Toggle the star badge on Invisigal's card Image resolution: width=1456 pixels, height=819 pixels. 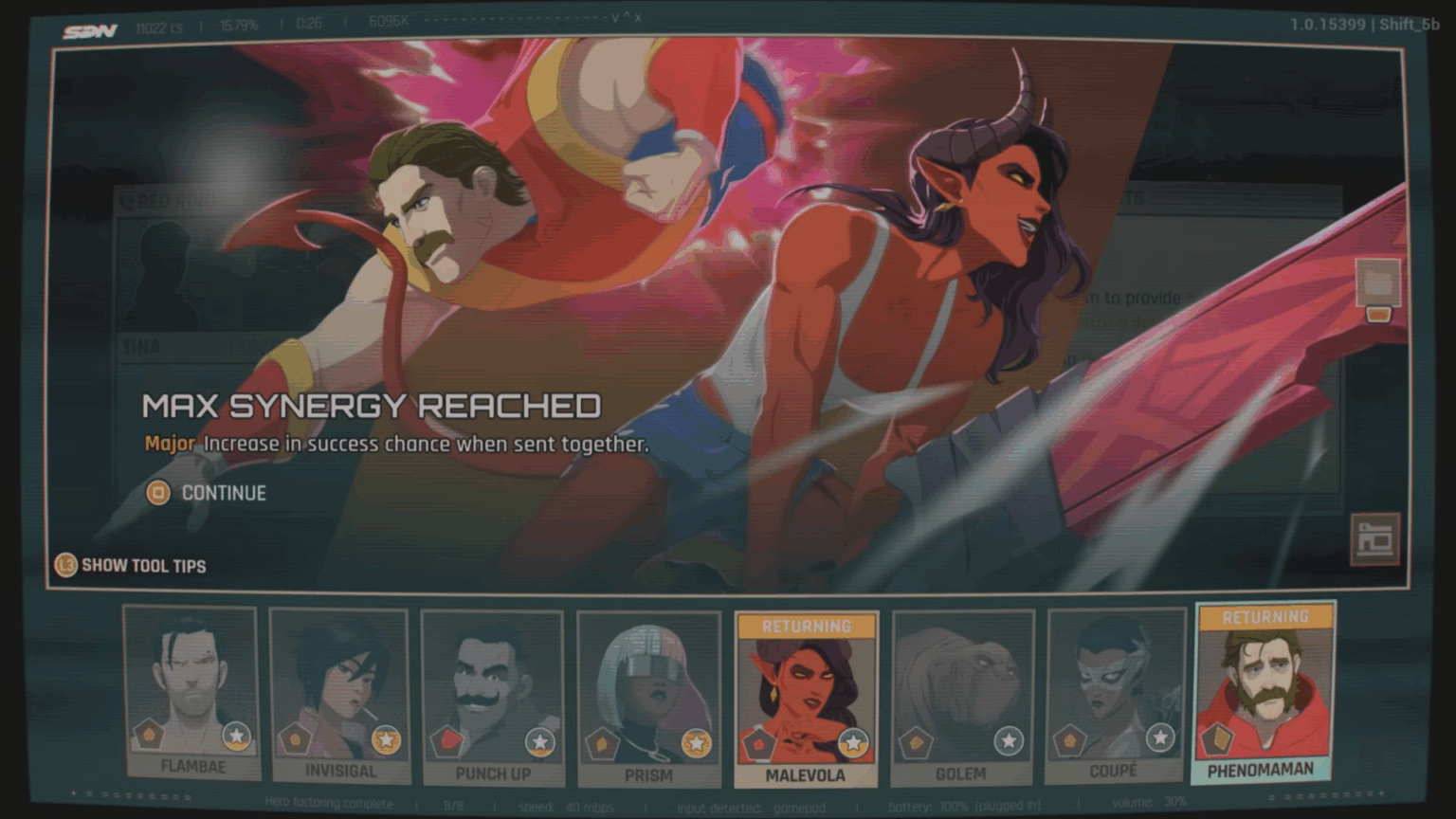coord(386,738)
